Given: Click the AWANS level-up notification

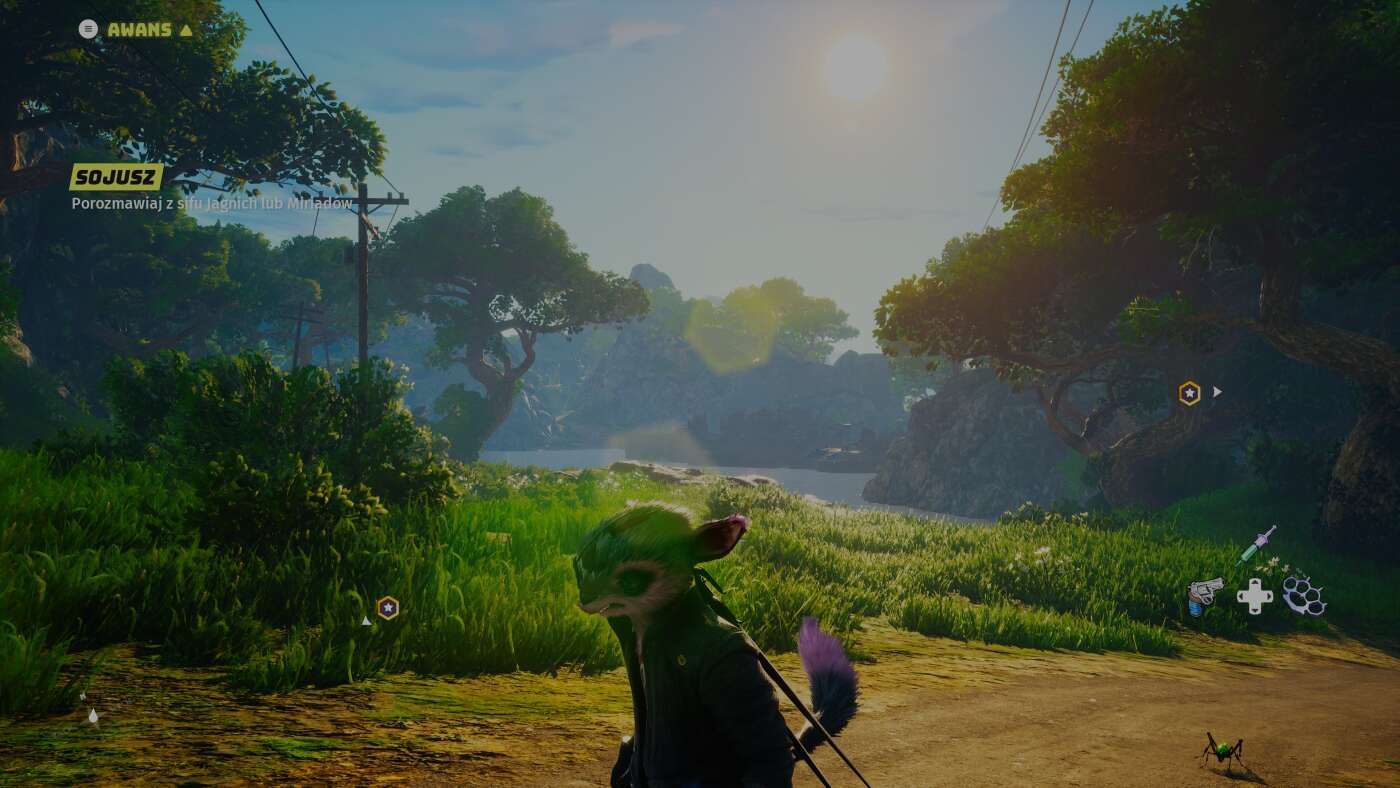Looking at the screenshot, I should point(140,30).
